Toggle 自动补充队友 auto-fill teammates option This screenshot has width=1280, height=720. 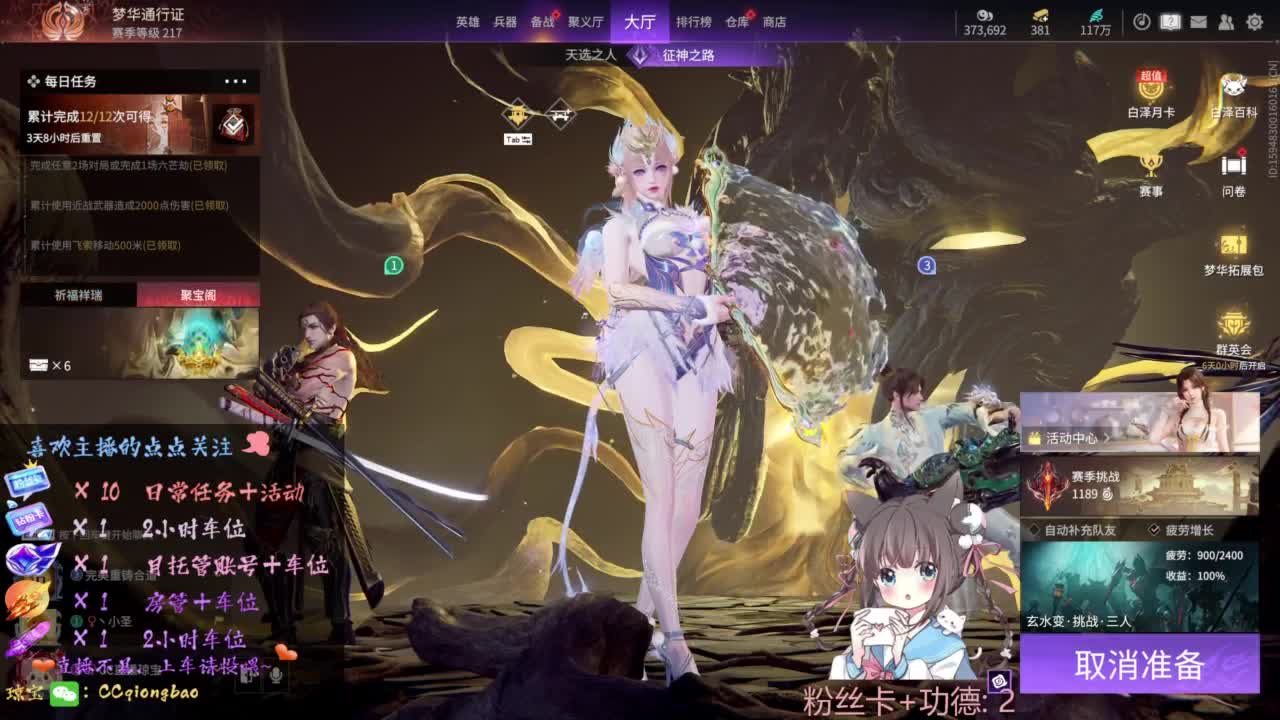(1035, 531)
